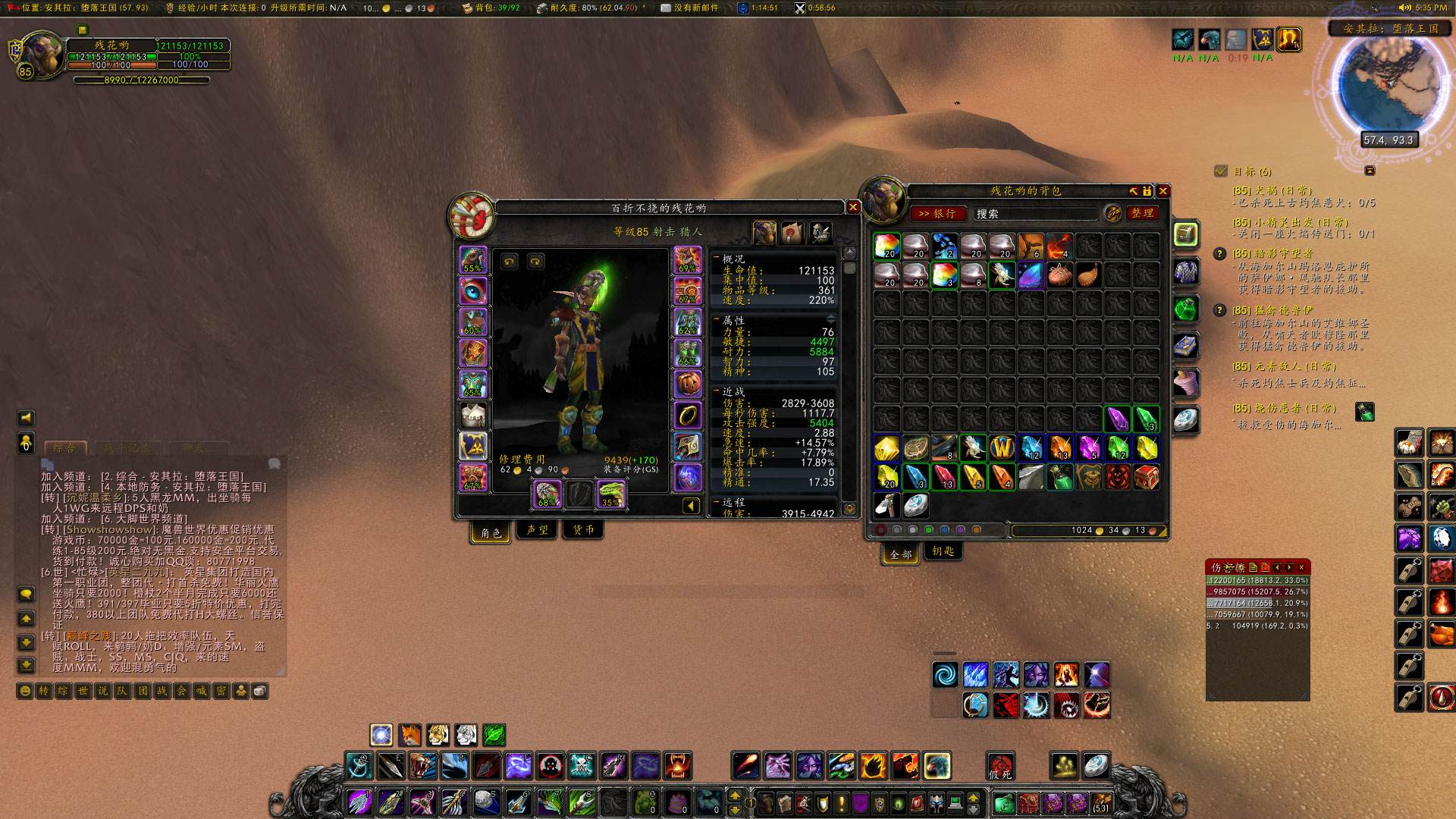Switch to the 声望 reputation tab
The image size is (1456, 819).
pyautogui.click(x=537, y=530)
